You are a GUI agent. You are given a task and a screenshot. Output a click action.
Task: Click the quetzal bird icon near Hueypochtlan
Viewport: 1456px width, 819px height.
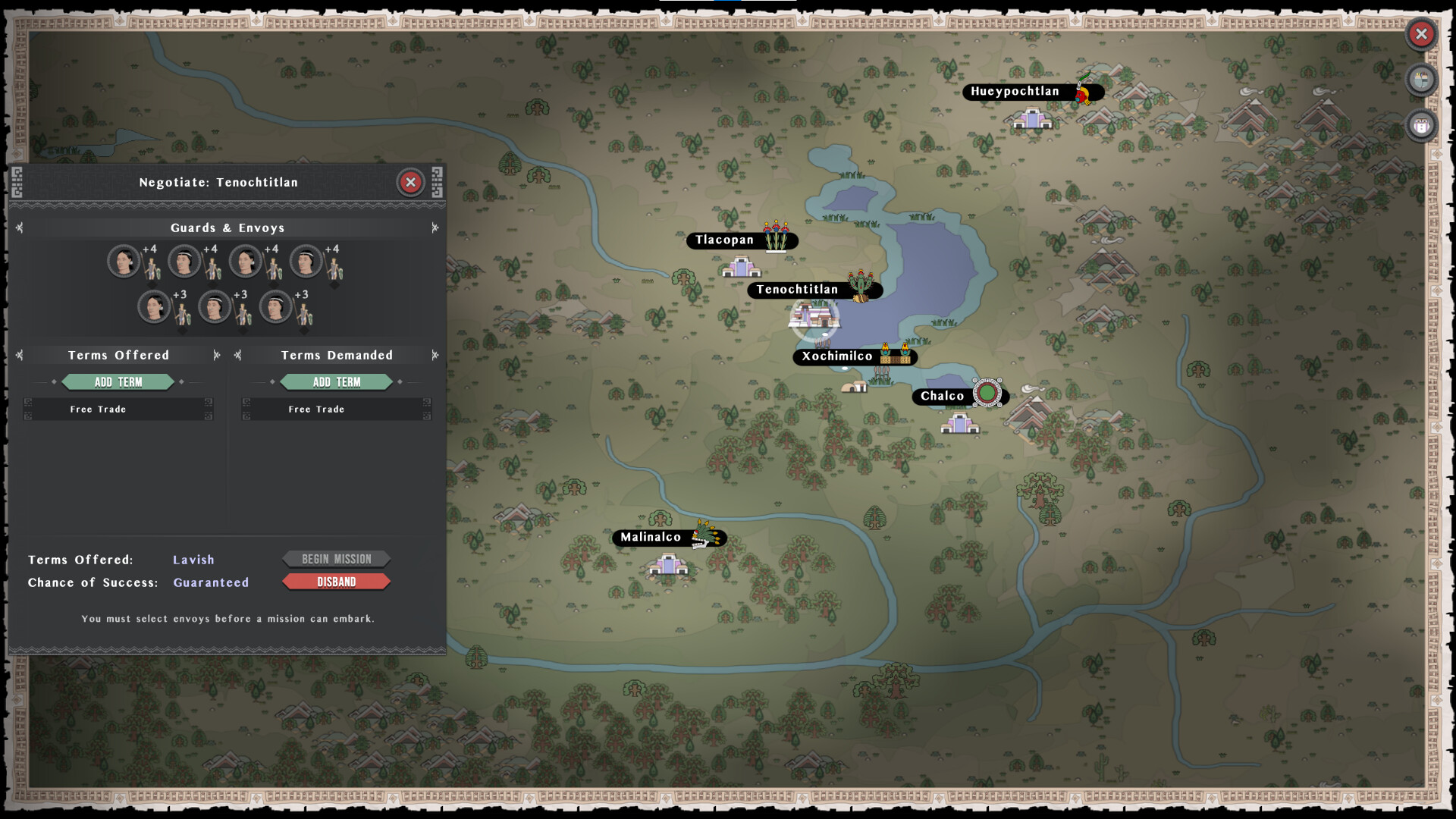pyautogui.click(x=1083, y=93)
